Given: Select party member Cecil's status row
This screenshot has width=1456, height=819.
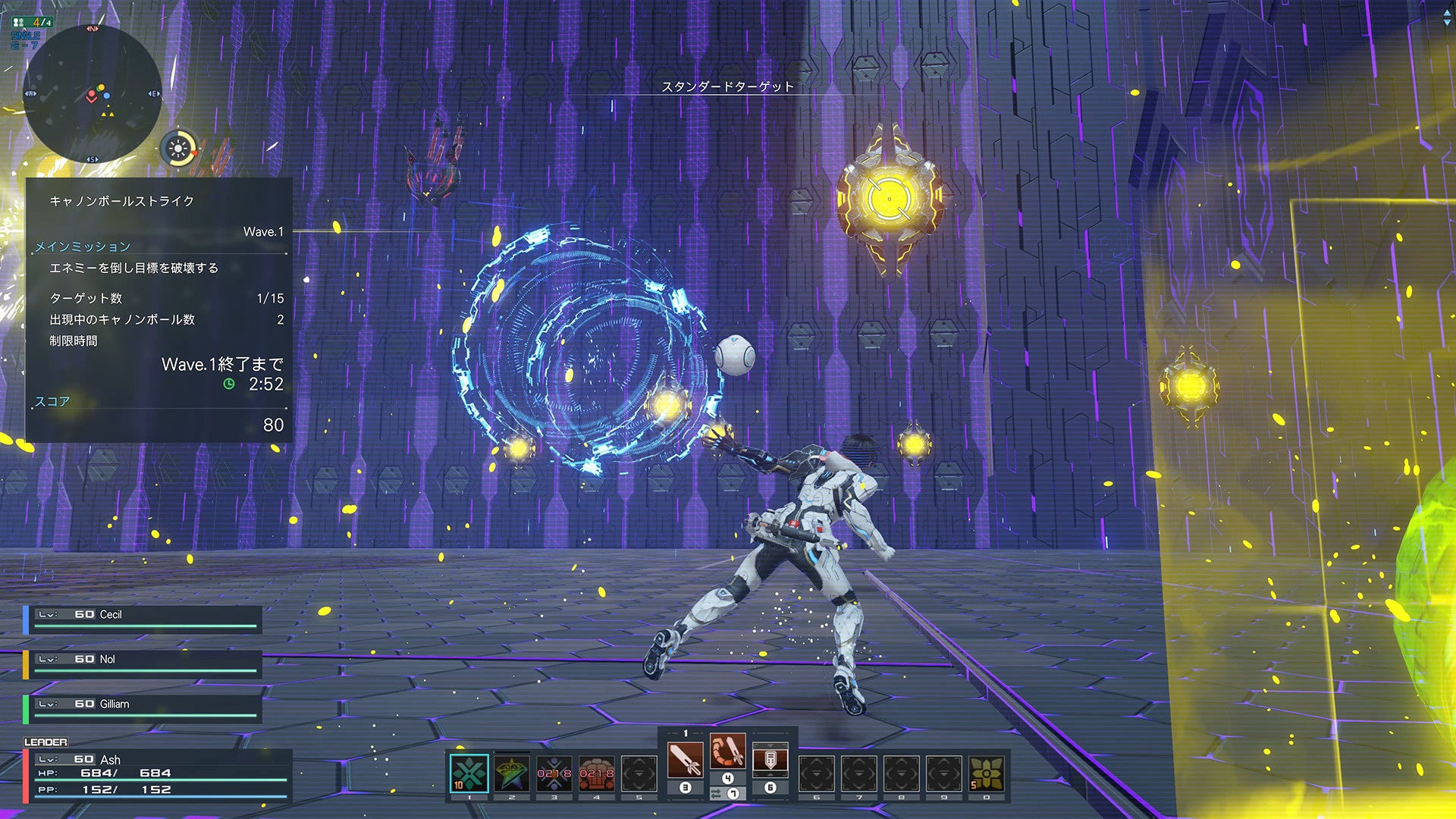Looking at the screenshot, I should [x=144, y=618].
